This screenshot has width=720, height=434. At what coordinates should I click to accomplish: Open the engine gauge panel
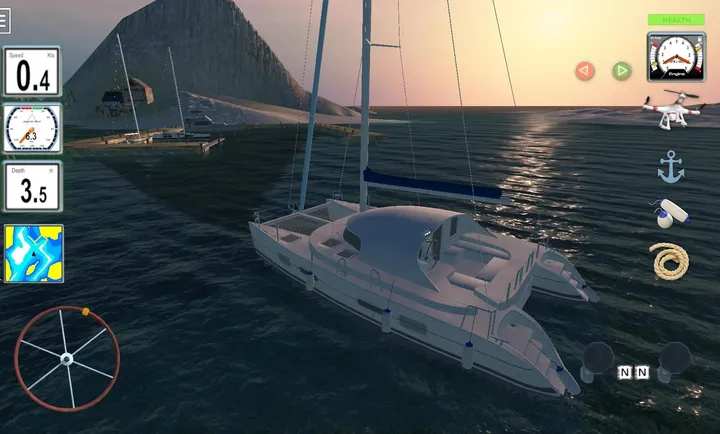676,58
